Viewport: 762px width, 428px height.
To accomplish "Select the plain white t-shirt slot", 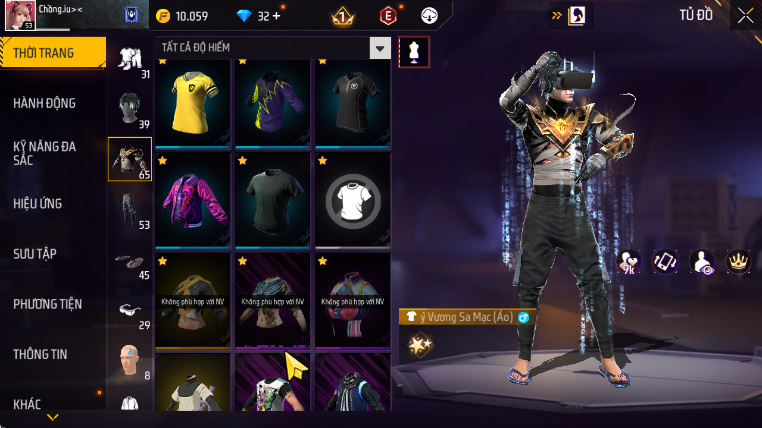I will [353, 198].
